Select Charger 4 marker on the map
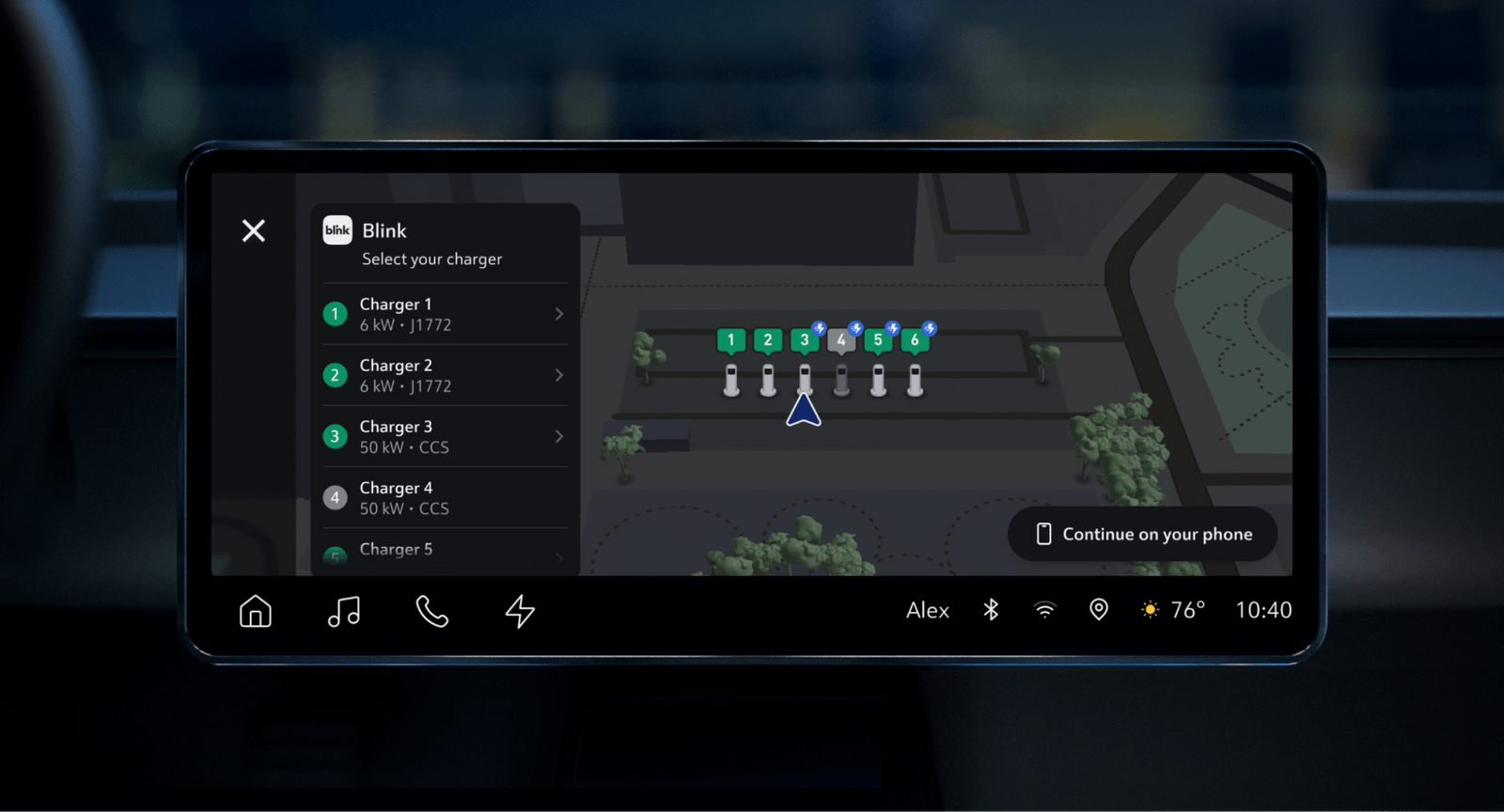The image size is (1504, 812). coord(841,339)
